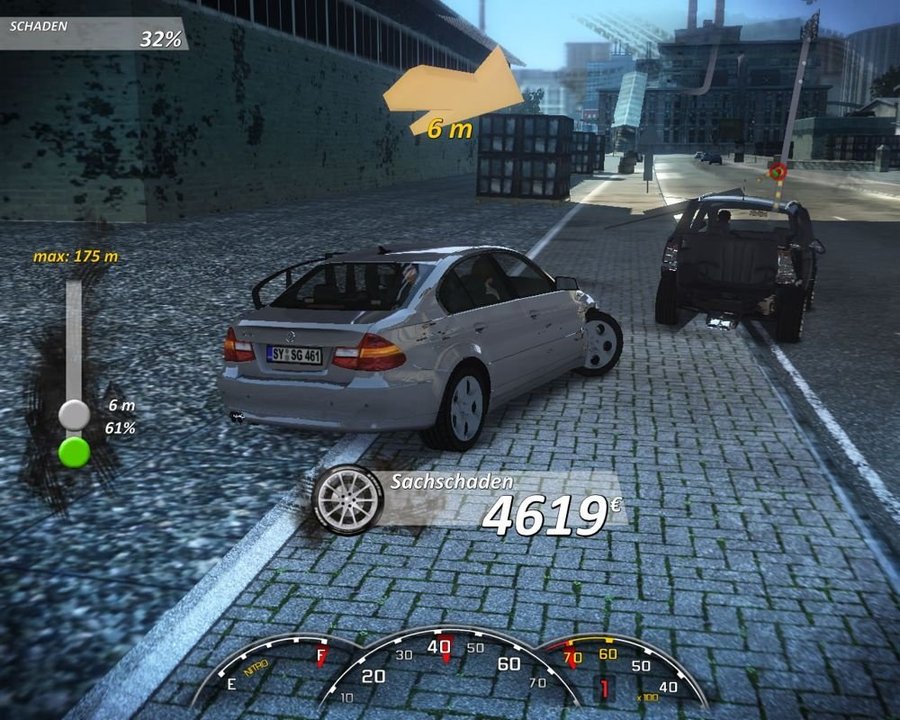900x720 pixels.
Task: Click the green dot on the distance meter
Action: pyautogui.click(x=74, y=452)
